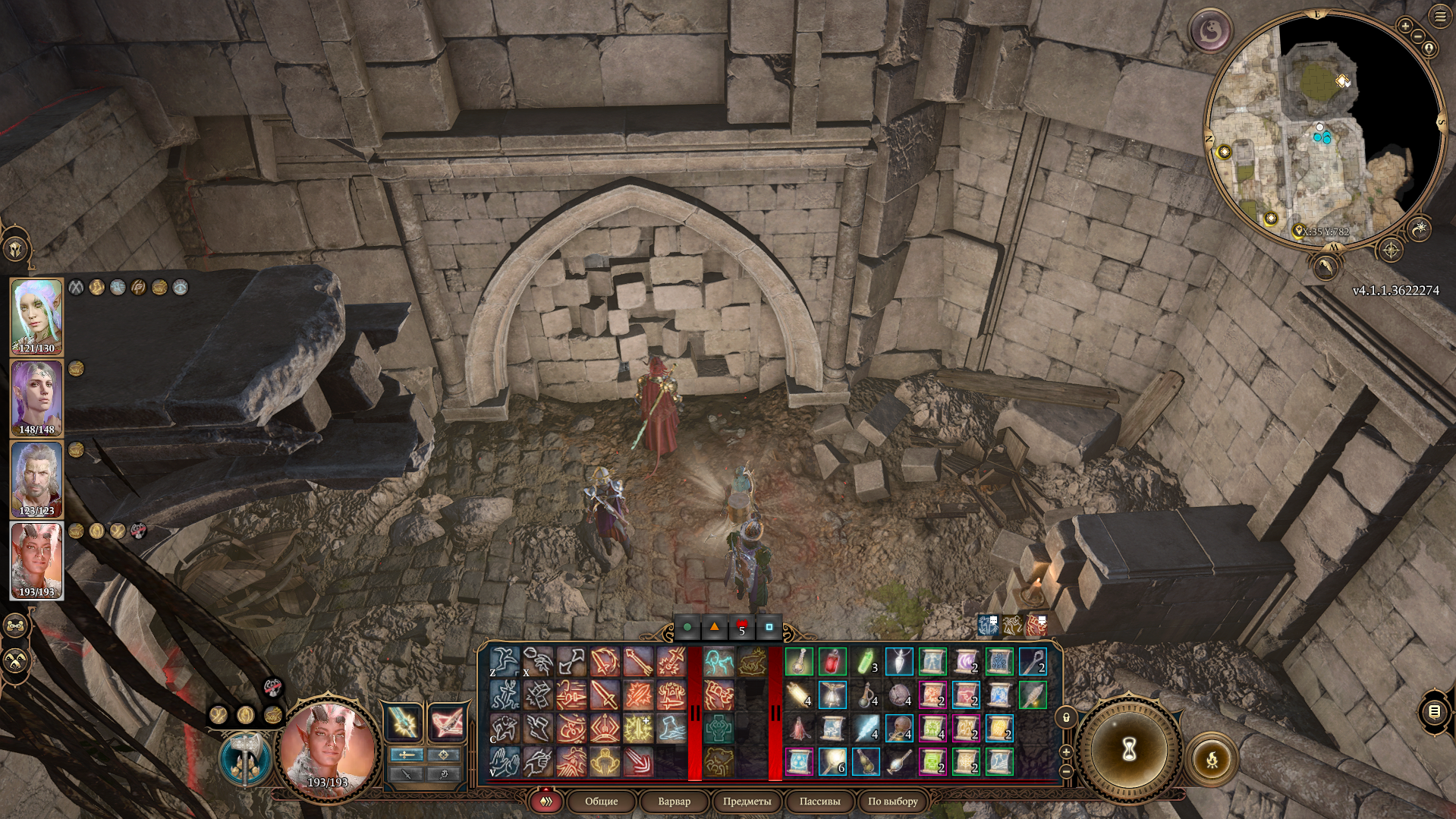Screen dimensions: 1456x819
Task: Select the bearded companion portrait with 123/123
Action: tap(36, 477)
